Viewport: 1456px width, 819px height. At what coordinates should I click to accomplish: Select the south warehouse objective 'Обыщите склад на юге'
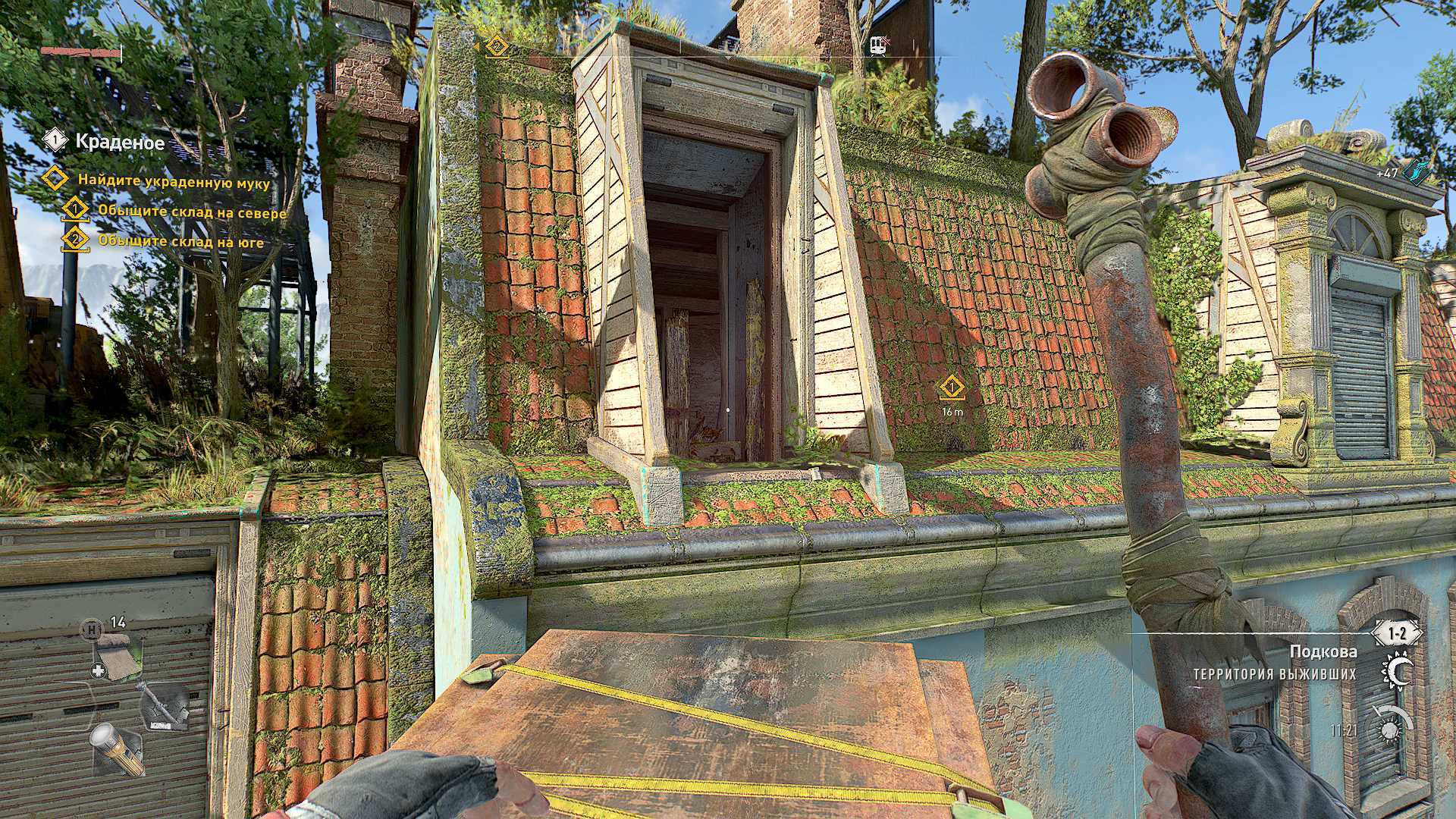tap(180, 242)
